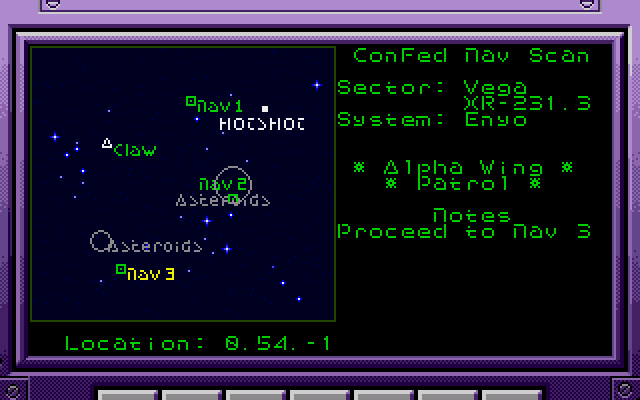The height and width of the screenshot is (400, 640).
Task: Select the Hotshot ship marker
Action: point(265,109)
